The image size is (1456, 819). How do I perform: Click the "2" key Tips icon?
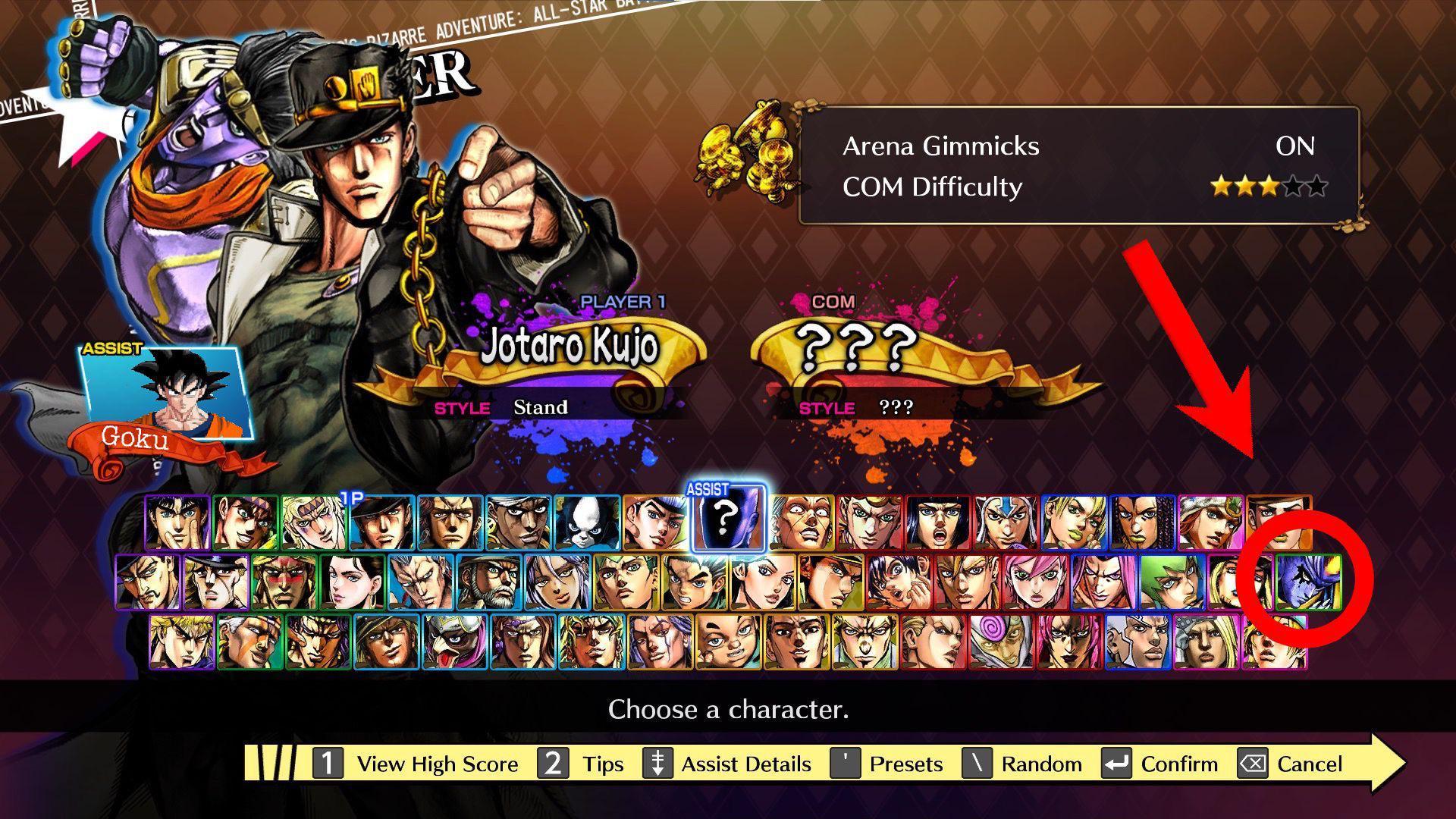click(x=554, y=764)
